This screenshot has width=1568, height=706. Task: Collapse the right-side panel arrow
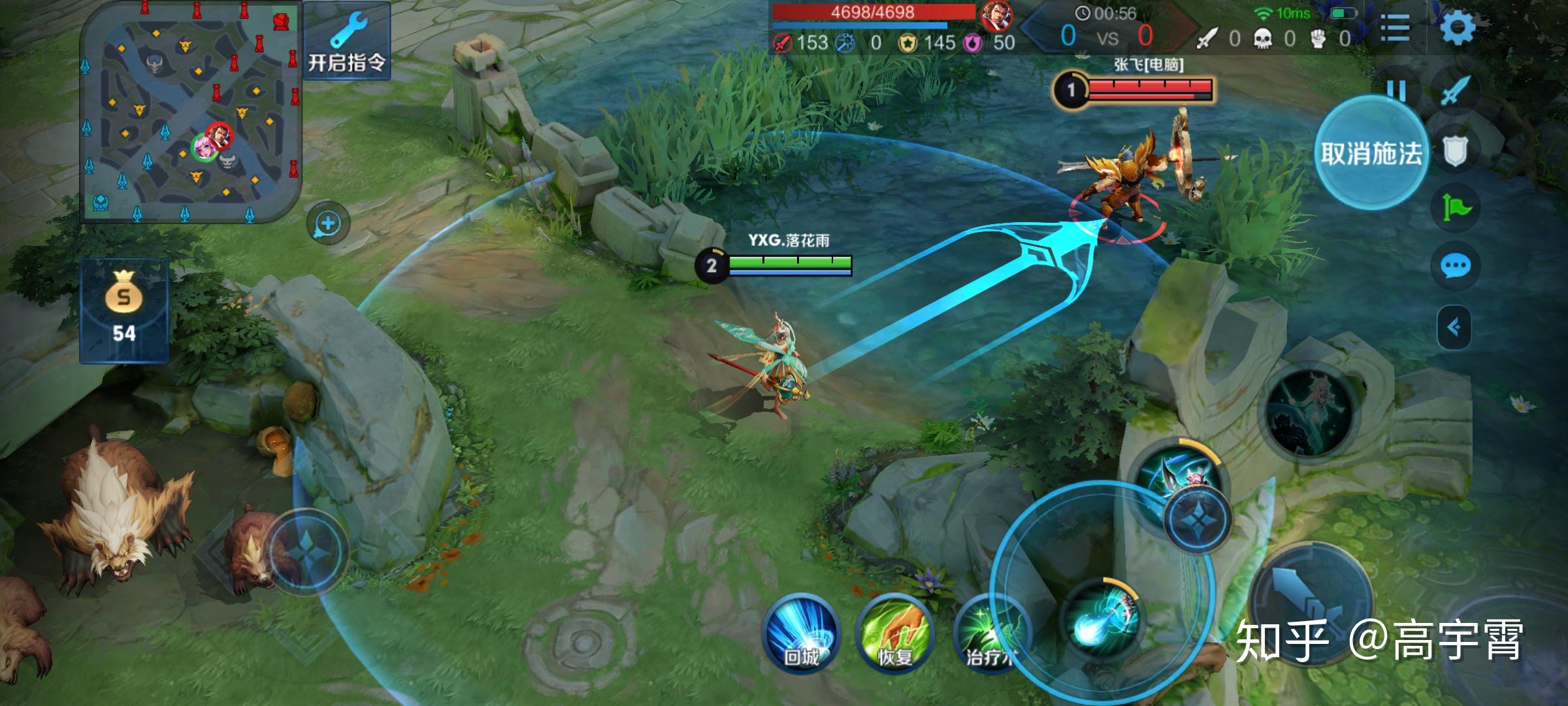click(1454, 327)
